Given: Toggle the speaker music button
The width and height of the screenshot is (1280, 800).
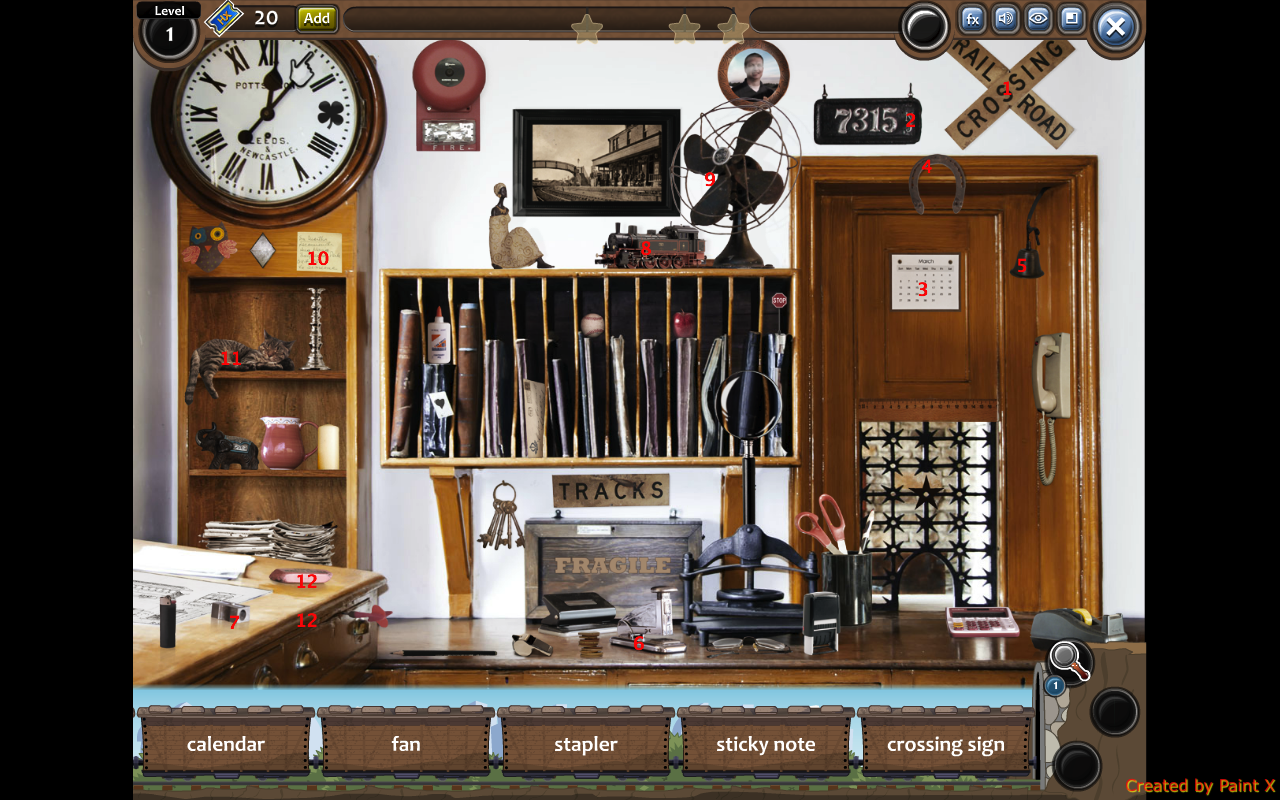Looking at the screenshot, I should pos(1005,19).
